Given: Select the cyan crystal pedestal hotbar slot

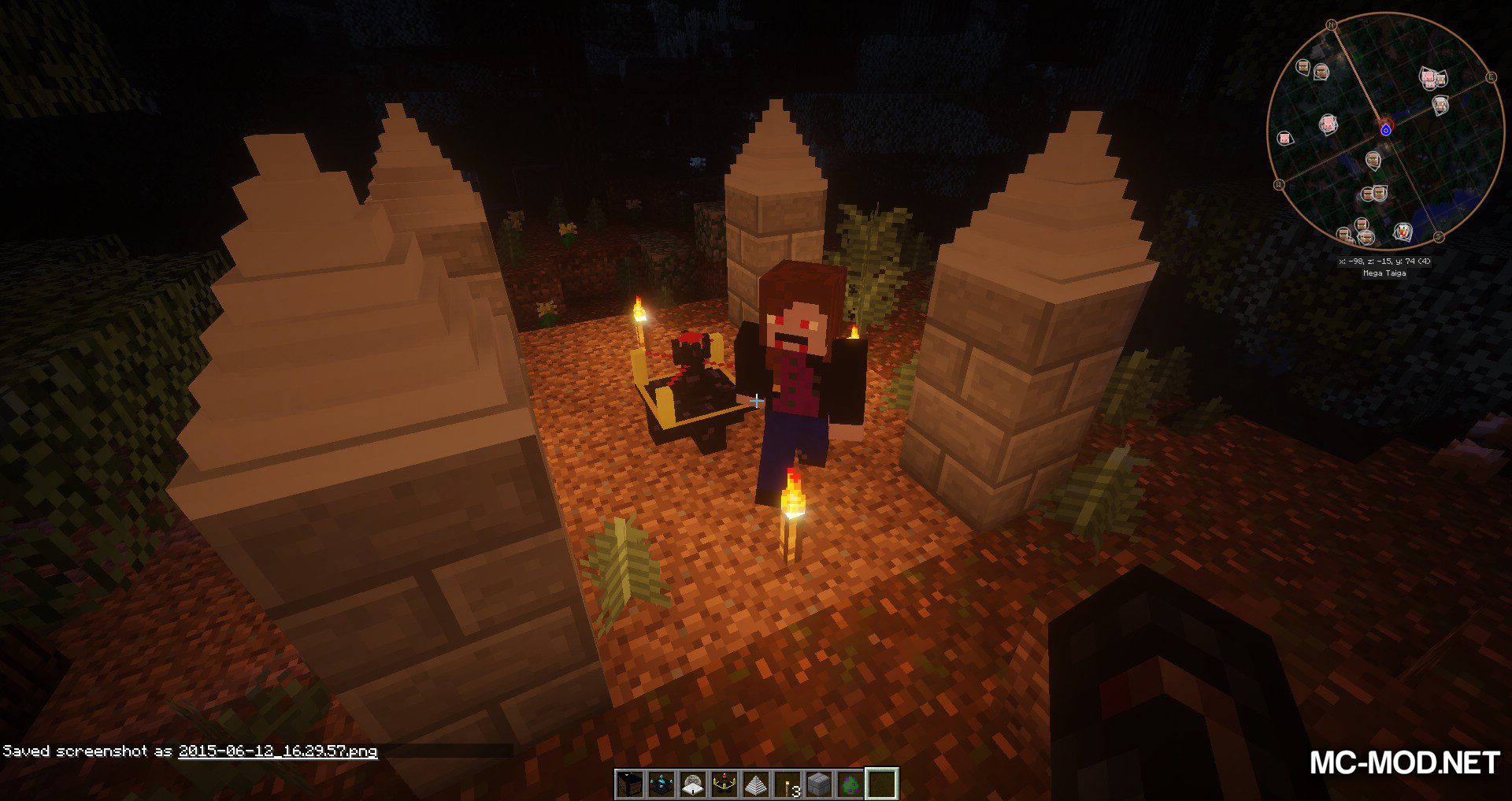Looking at the screenshot, I should (661, 784).
